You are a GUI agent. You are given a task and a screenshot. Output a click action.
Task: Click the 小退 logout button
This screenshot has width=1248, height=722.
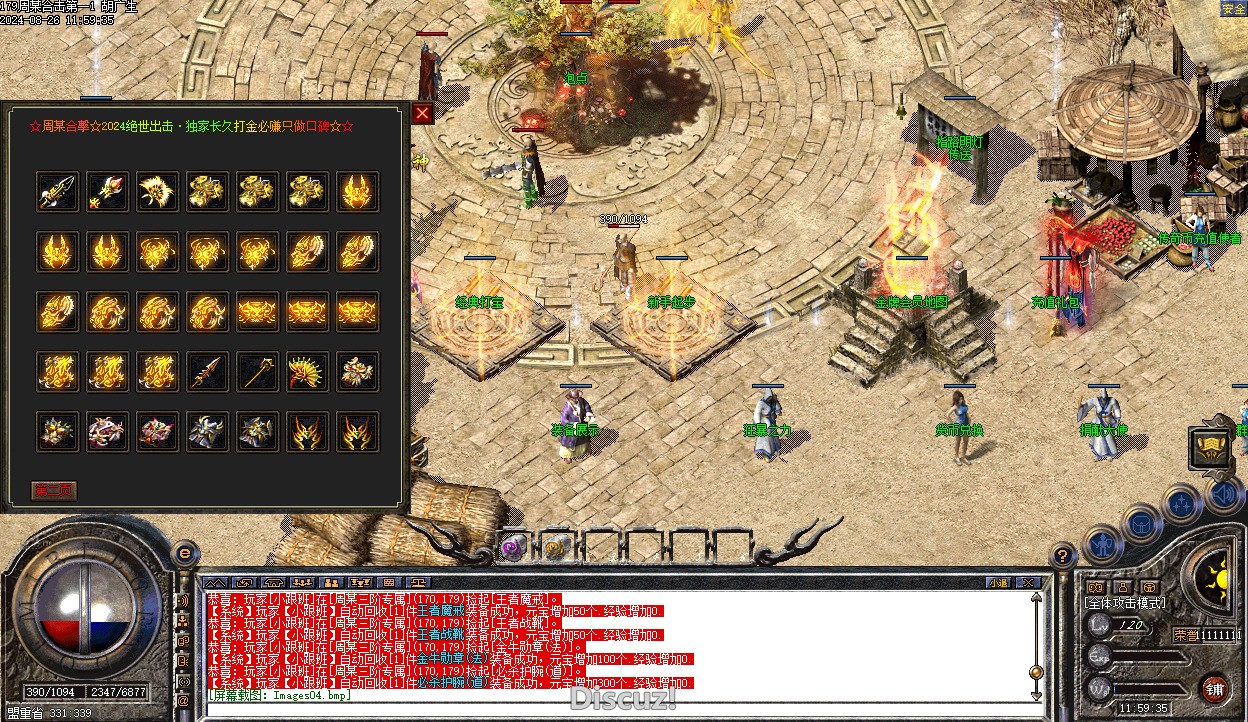(x=997, y=582)
